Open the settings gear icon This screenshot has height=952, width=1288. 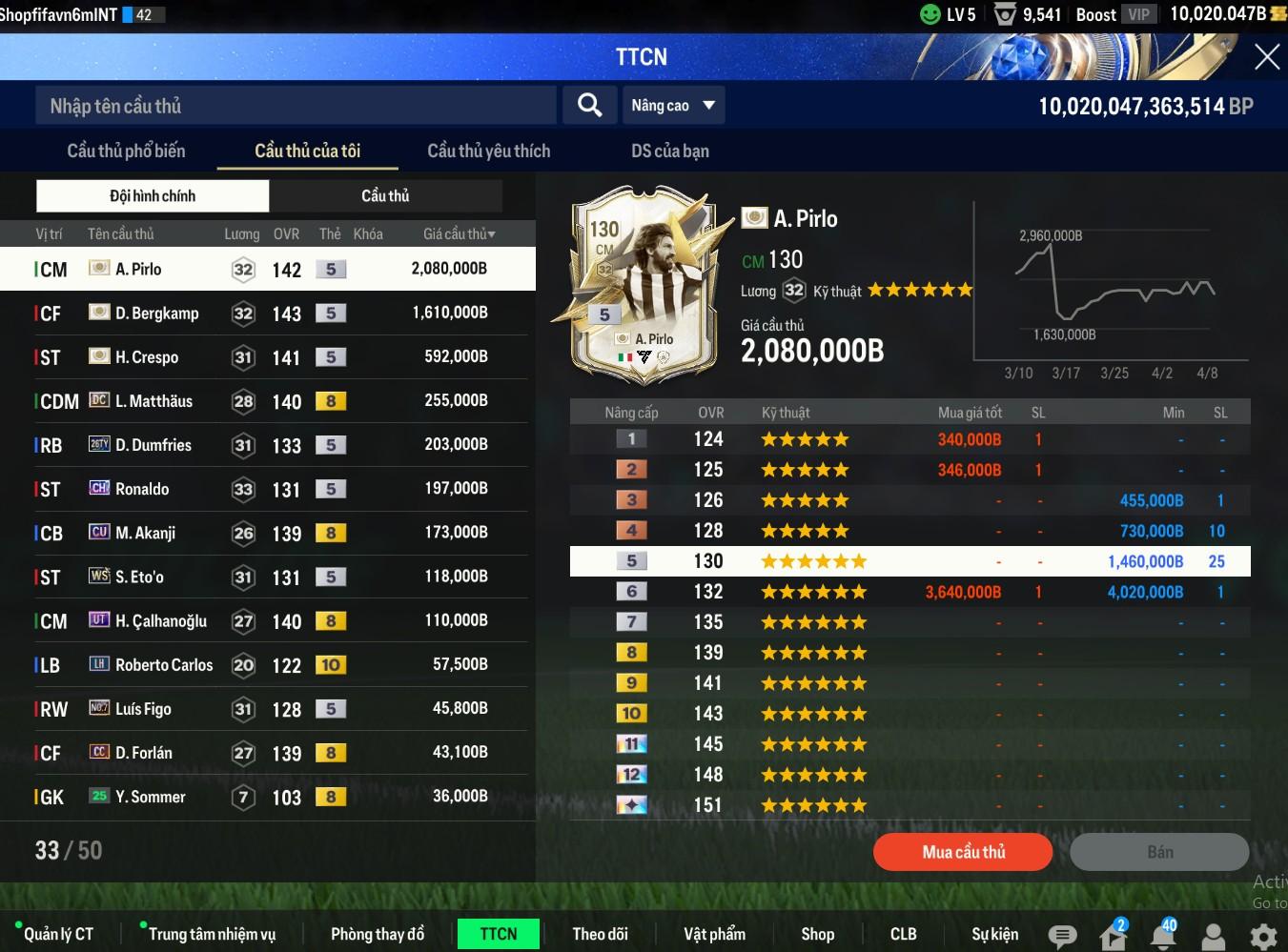(1263, 936)
